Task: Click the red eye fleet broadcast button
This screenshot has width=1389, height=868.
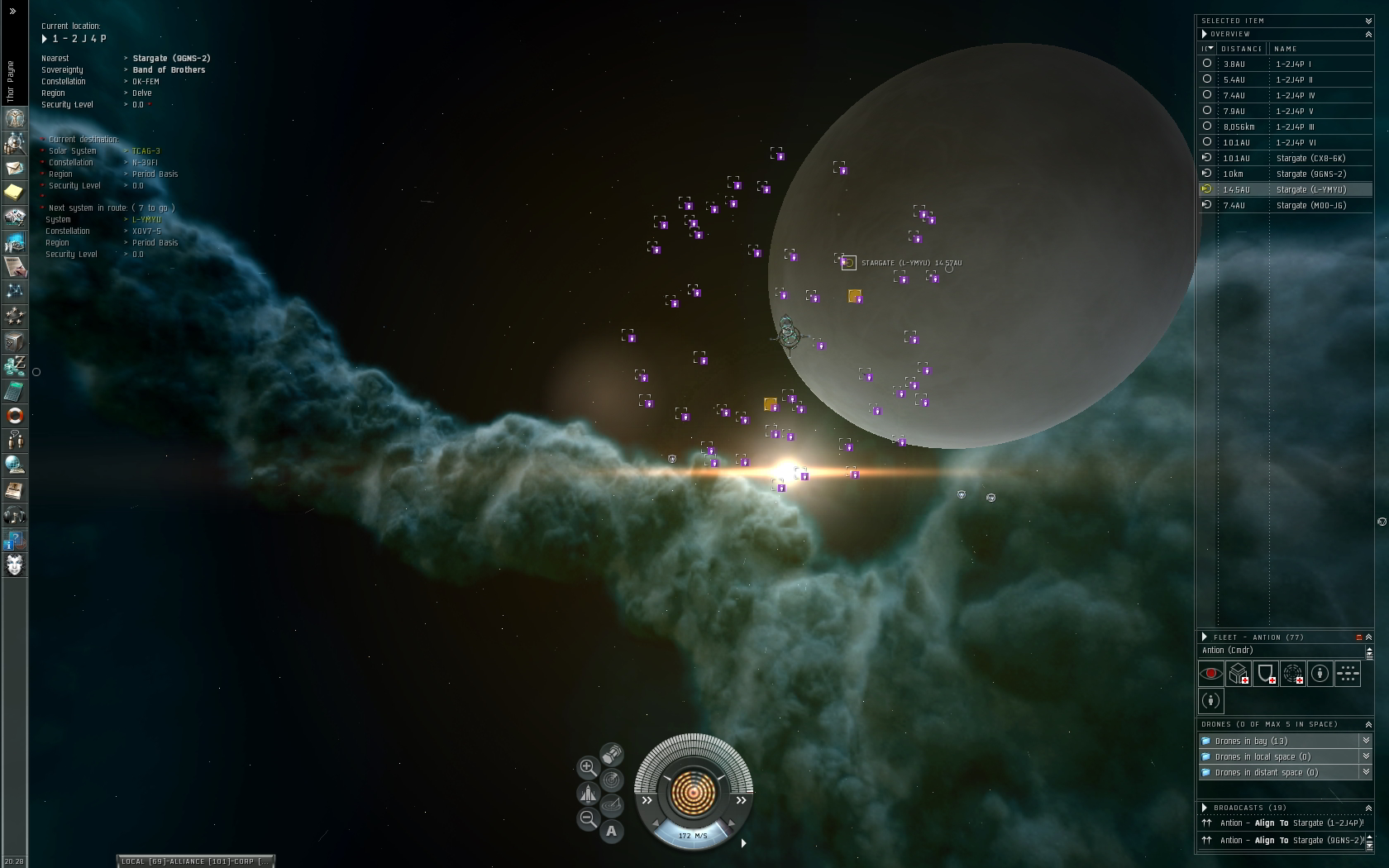Action: tap(1211, 674)
